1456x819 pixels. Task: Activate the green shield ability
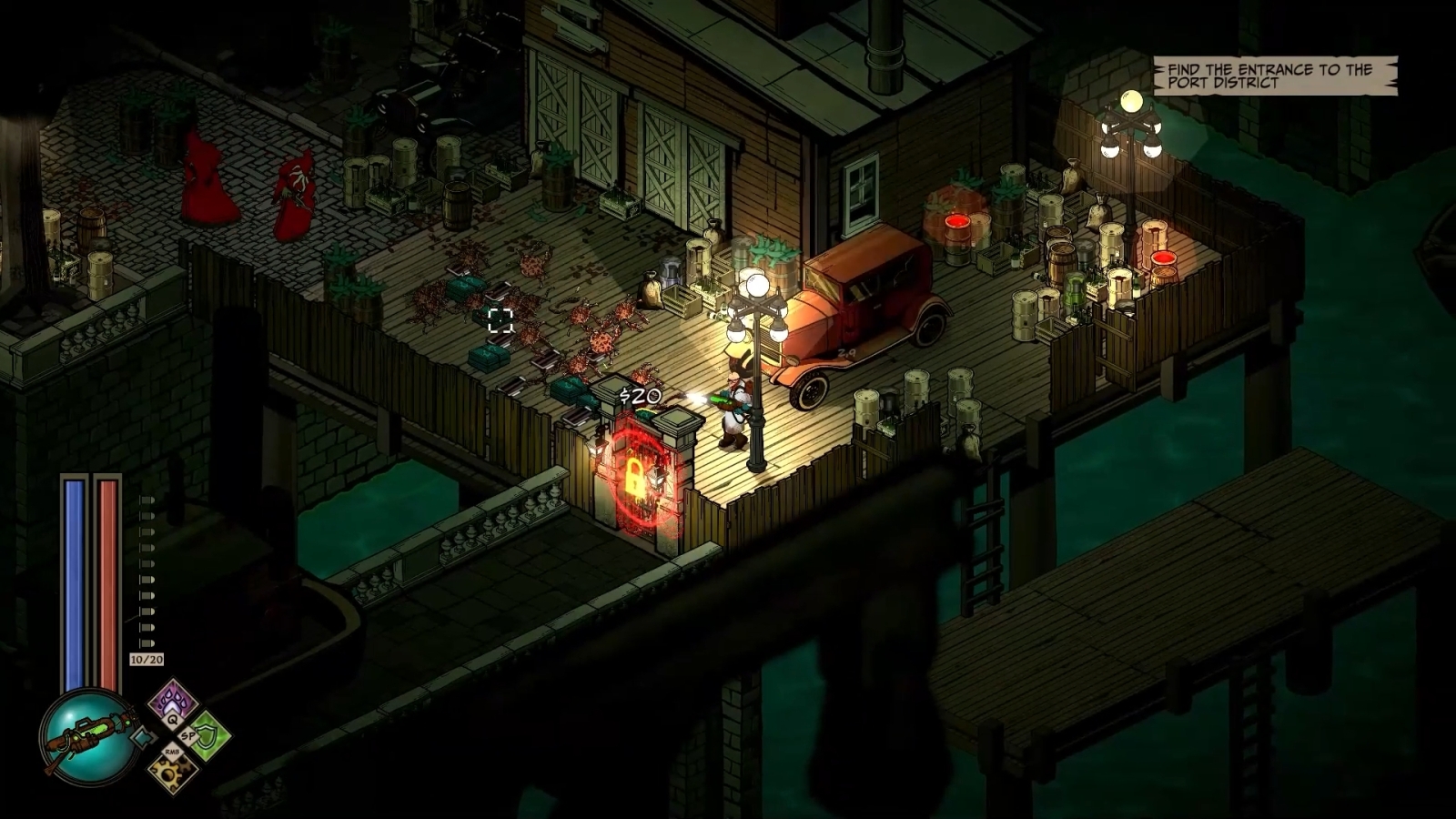point(208,735)
